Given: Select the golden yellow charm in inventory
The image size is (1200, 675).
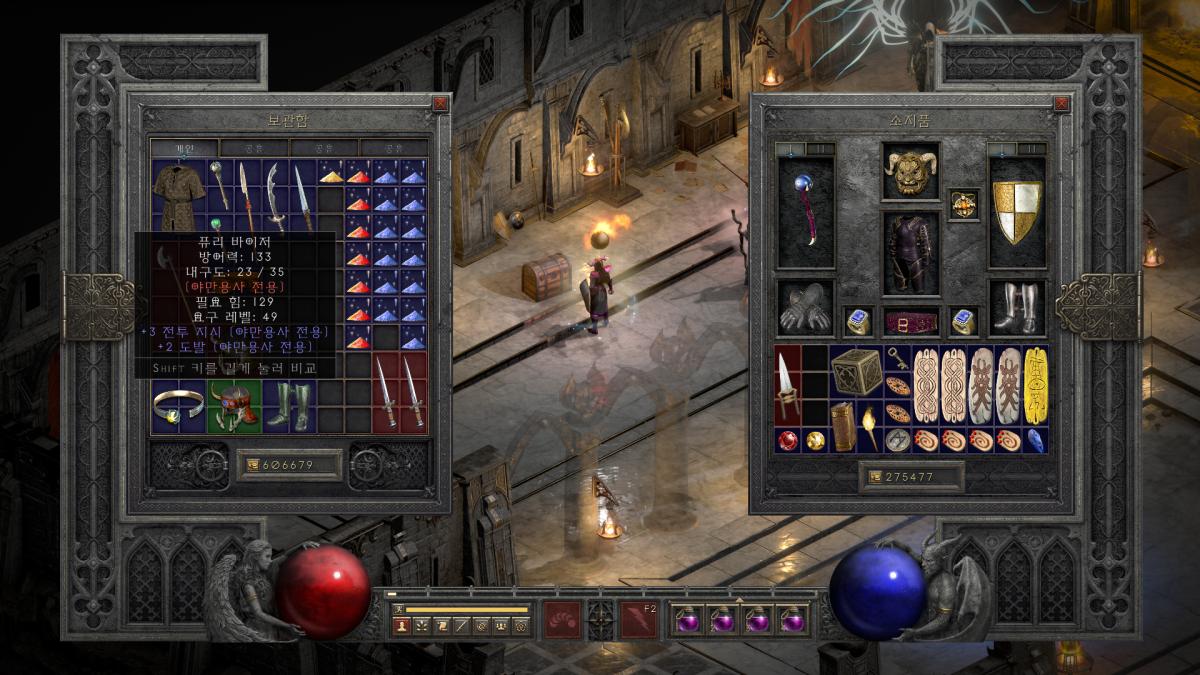Looking at the screenshot, I should [x=1035, y=385].
